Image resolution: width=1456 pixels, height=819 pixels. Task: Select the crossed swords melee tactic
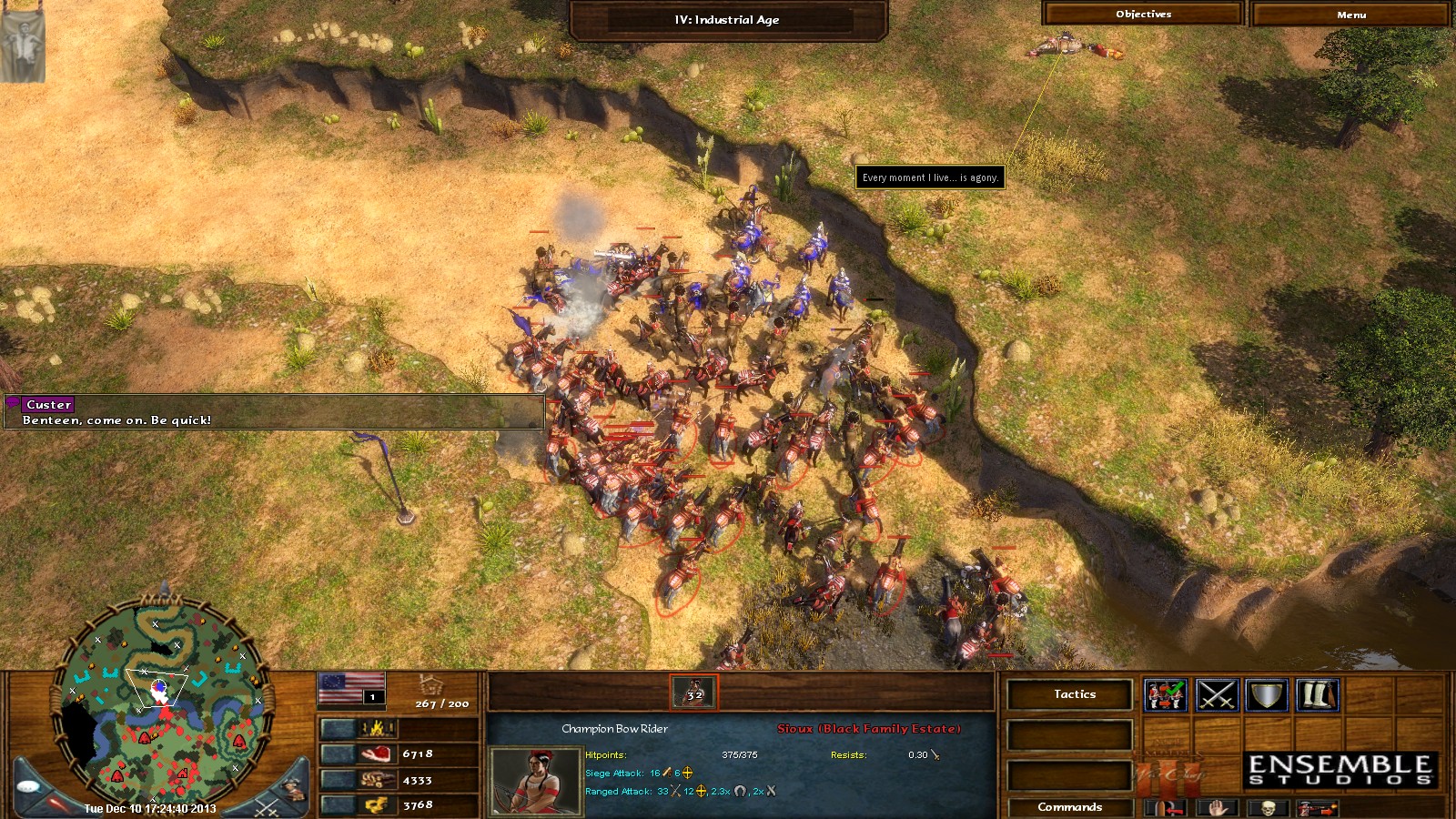(x=1217, y=695)
